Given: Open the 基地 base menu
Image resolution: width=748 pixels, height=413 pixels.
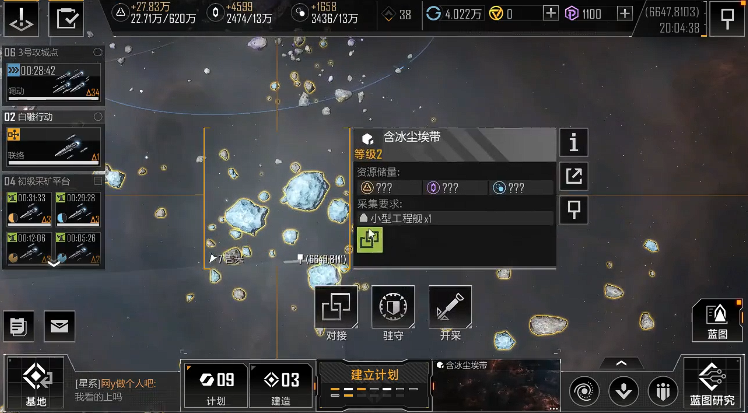Looking at the screenshot, I should [35, 383].
